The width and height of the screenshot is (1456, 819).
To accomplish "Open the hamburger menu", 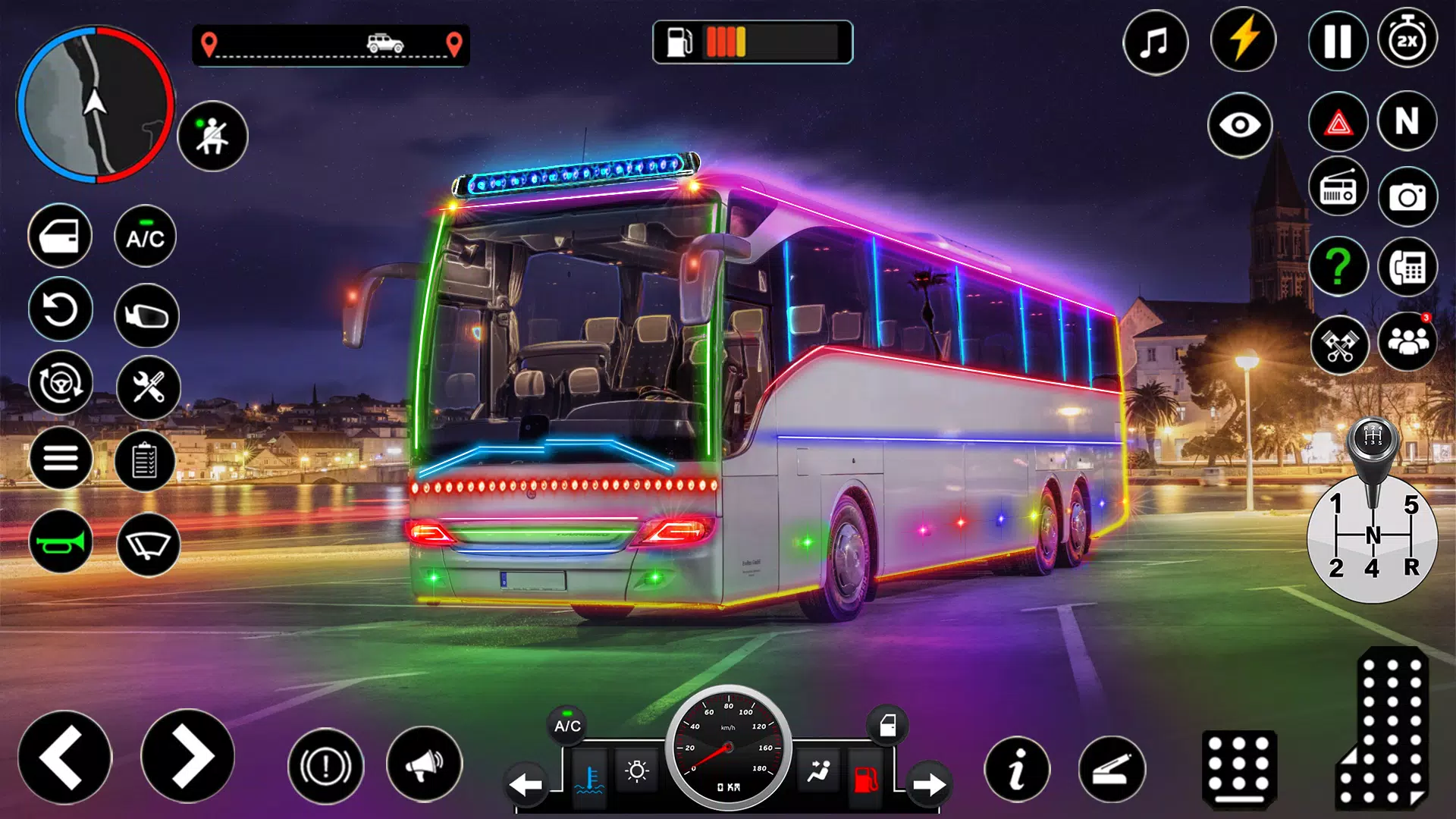I will pyautogui.click(x=60, y=459).
